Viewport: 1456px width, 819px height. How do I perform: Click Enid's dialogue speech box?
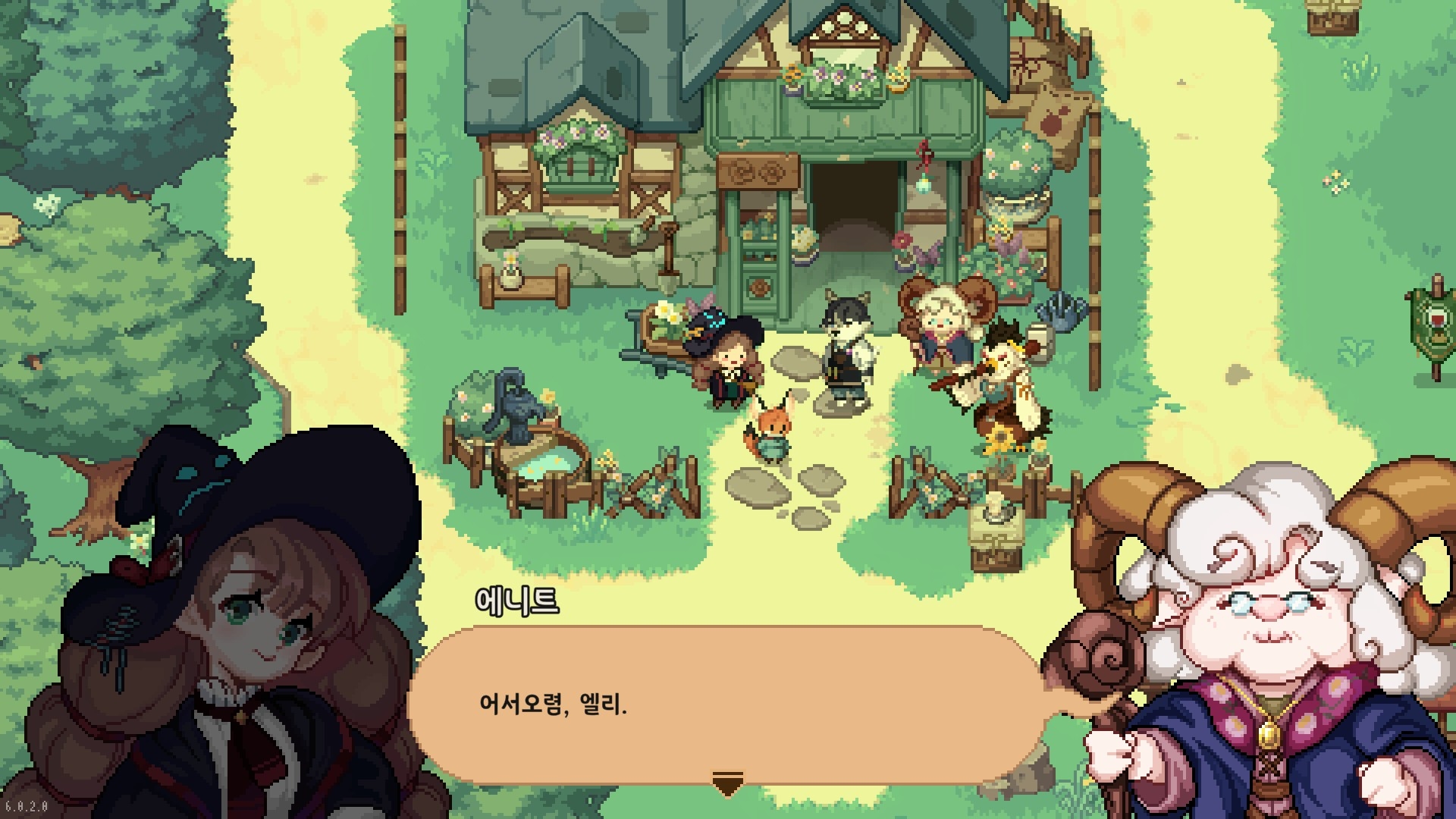click(726, 705)
